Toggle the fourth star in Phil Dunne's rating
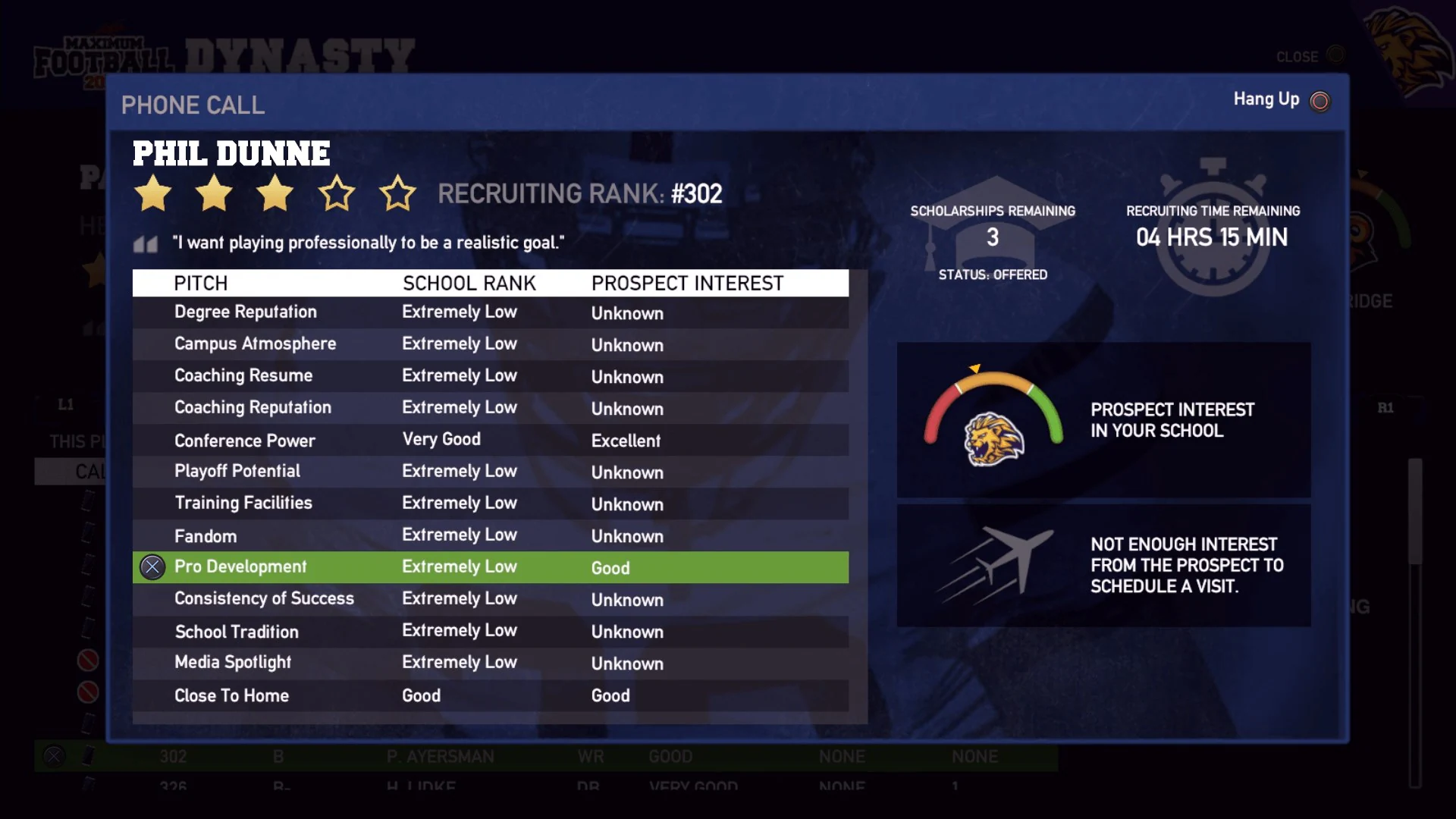The height and width of the screenshot is (819, 1456). pos(337,194)
